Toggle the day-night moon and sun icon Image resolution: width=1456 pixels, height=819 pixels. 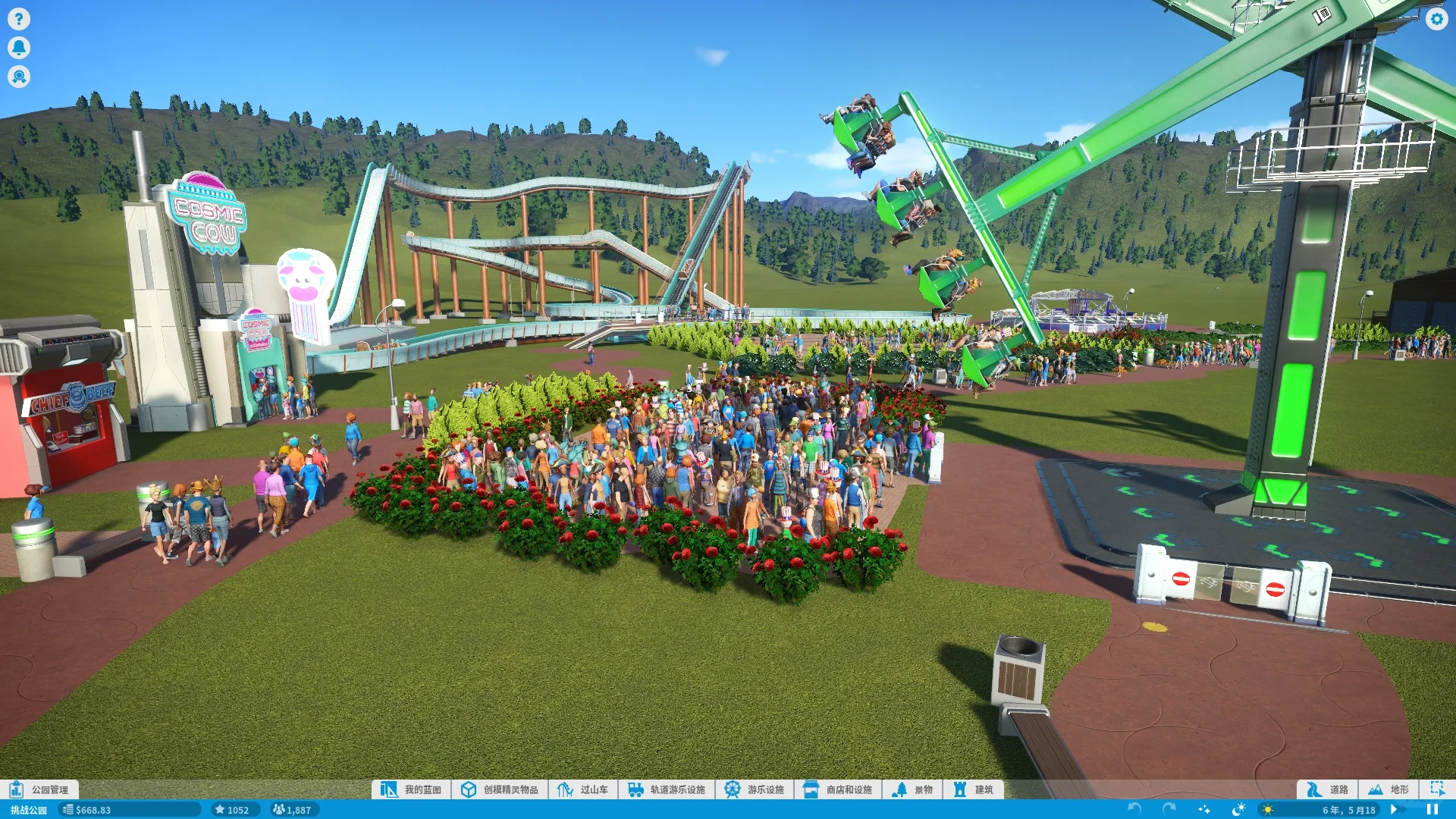tap(1238, 810)
